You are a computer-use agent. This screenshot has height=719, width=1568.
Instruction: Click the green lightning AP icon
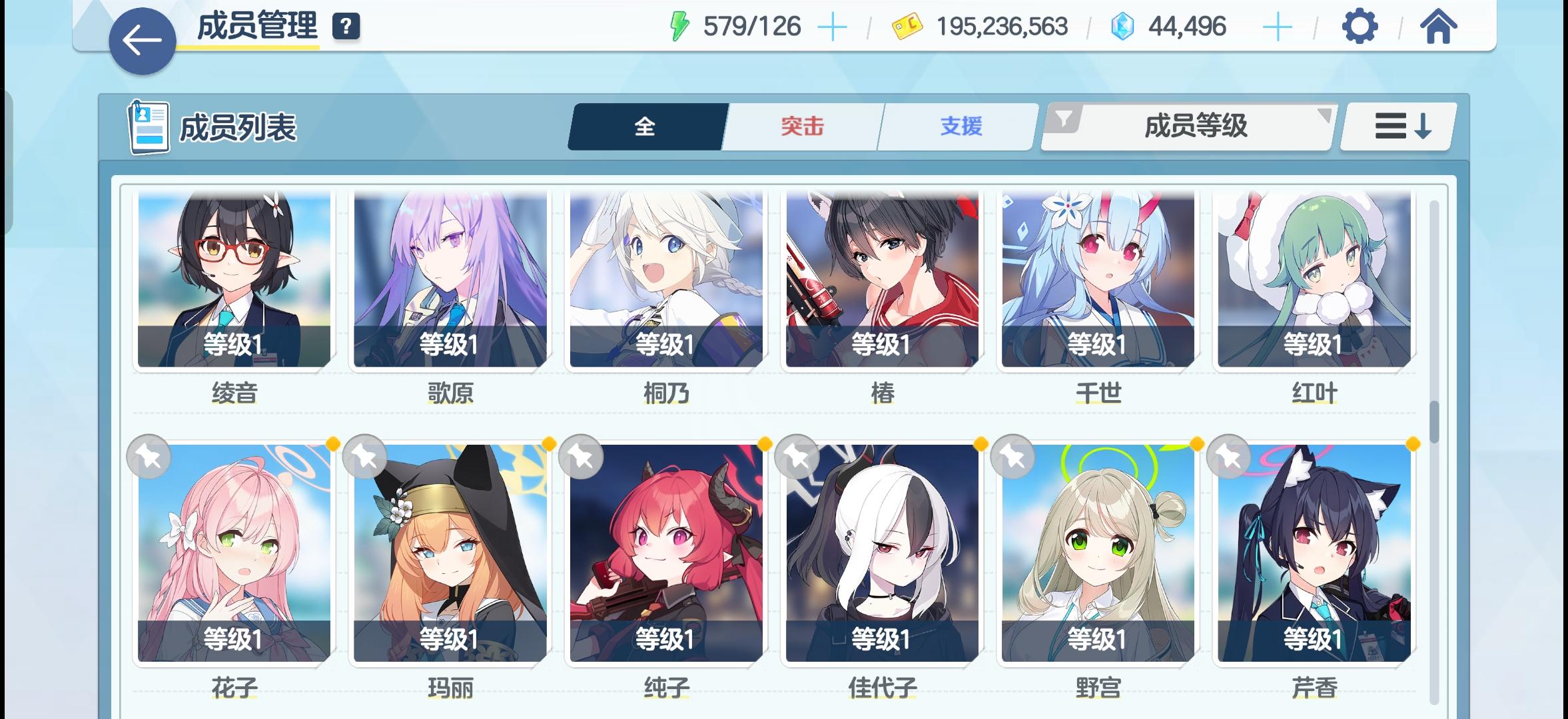(x=679, y=27)
